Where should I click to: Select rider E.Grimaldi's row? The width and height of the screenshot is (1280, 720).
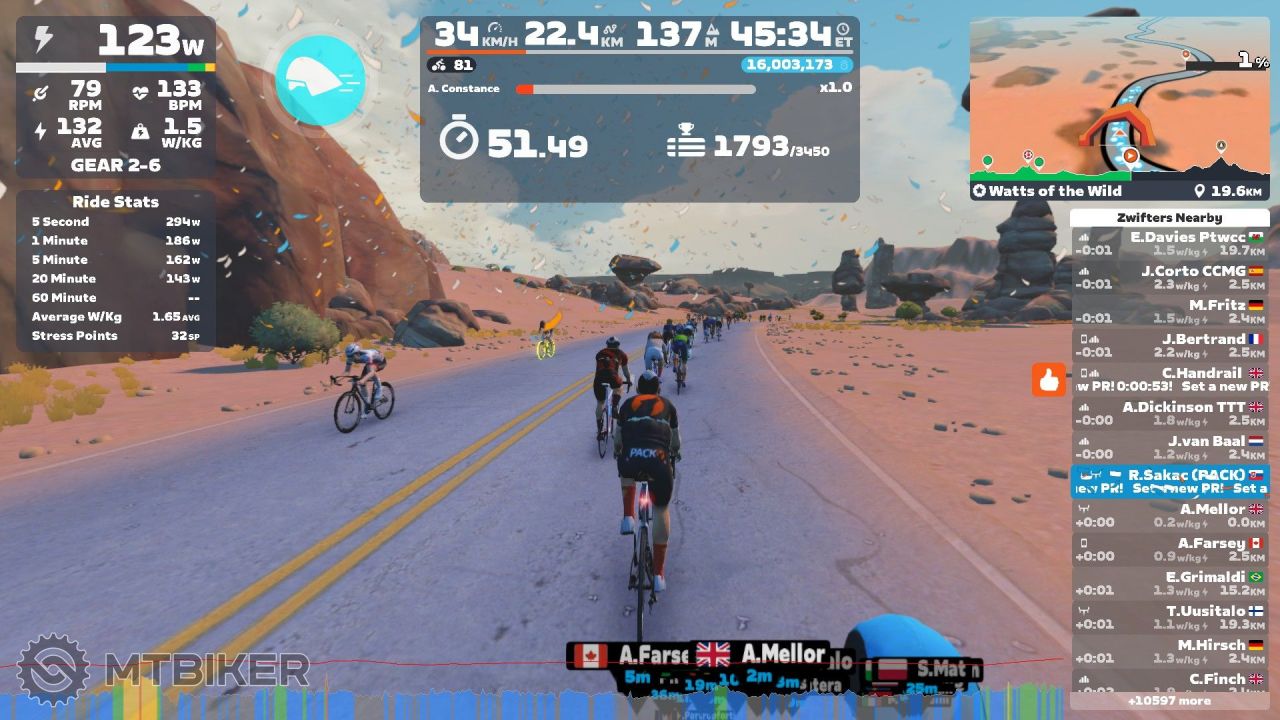pos(1169,584)
